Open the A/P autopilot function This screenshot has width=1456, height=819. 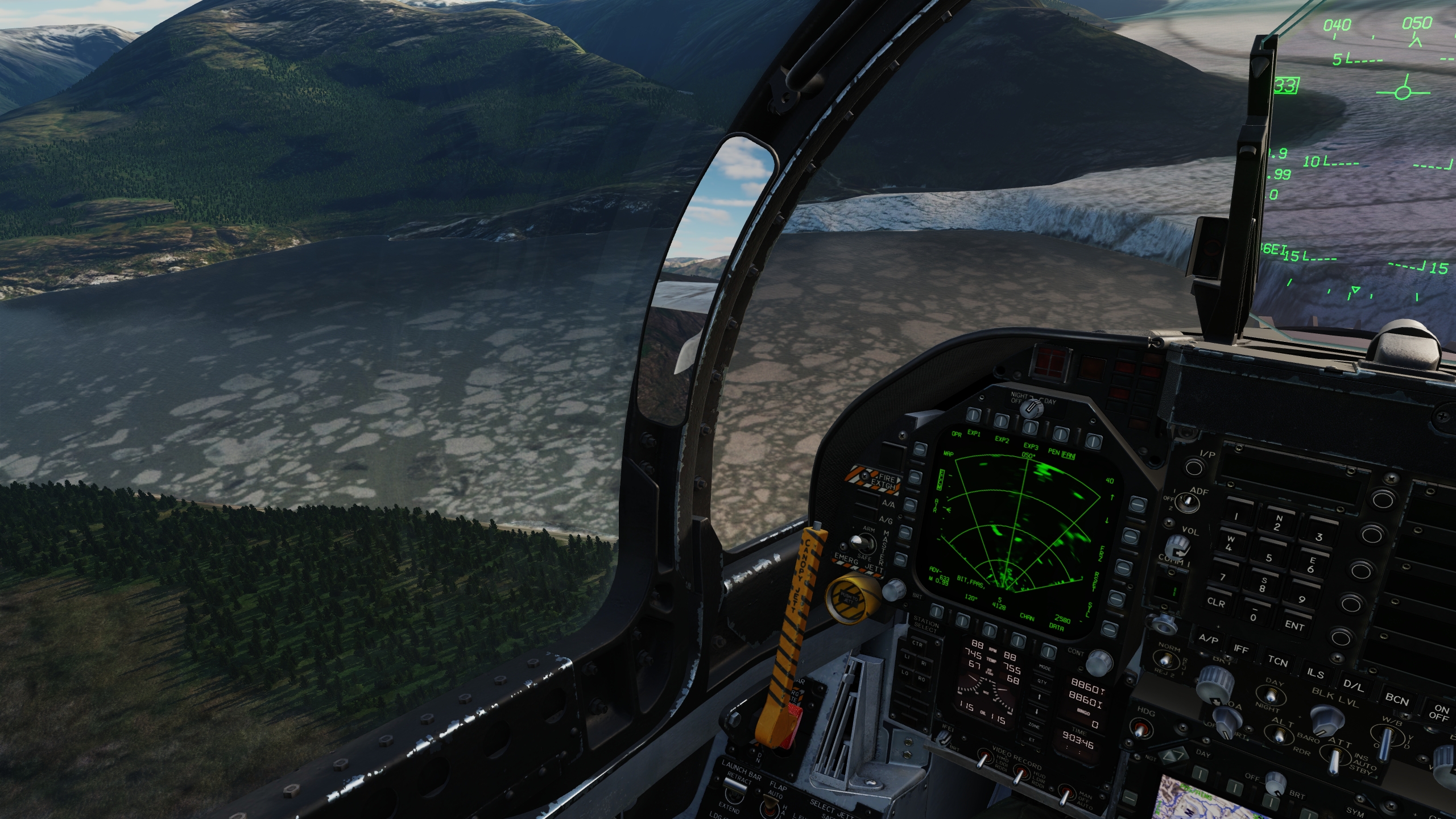pos(1208,639)
